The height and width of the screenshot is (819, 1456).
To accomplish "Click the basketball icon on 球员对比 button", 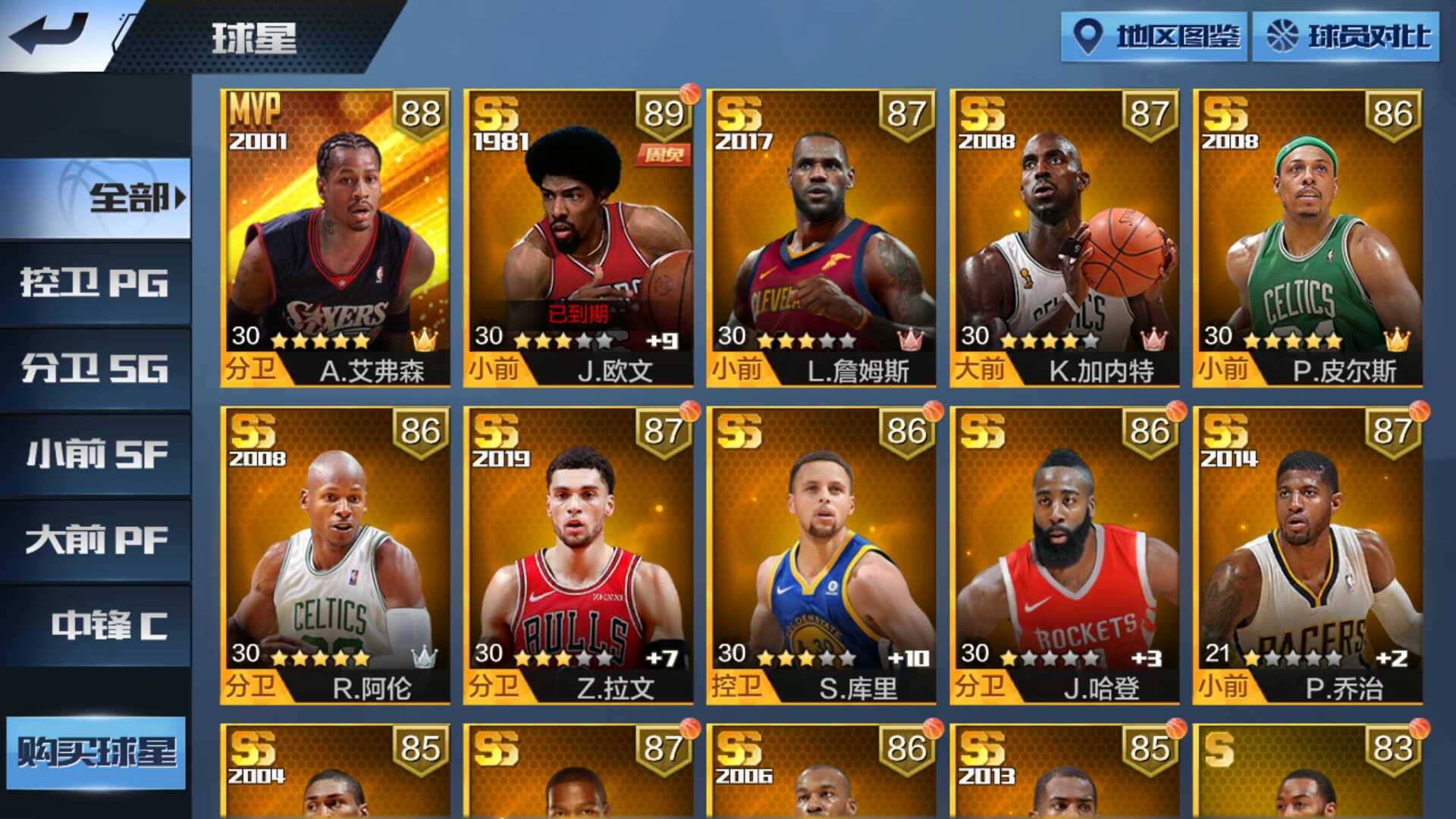I will coord(1282,33).
